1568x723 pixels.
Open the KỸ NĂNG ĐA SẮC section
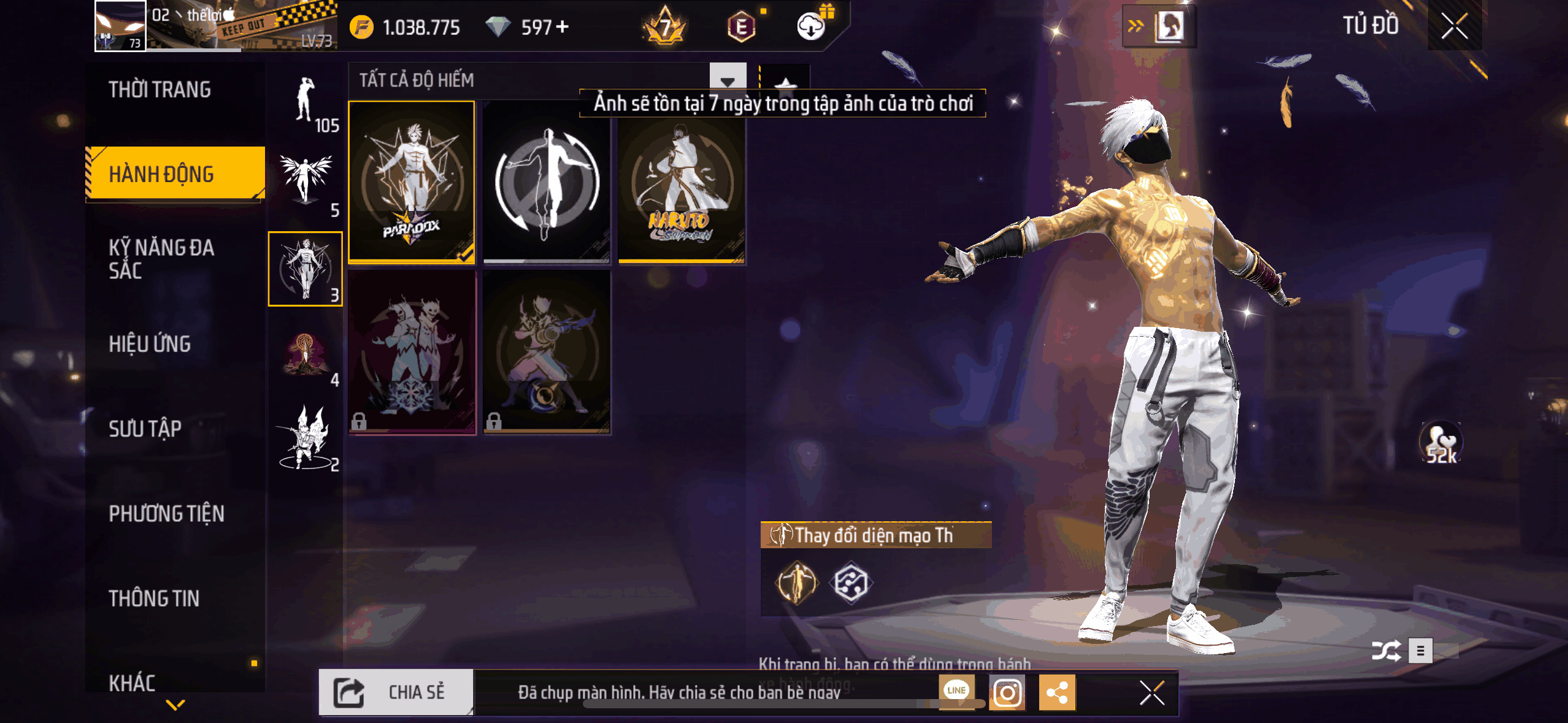(x=162, y=259)
